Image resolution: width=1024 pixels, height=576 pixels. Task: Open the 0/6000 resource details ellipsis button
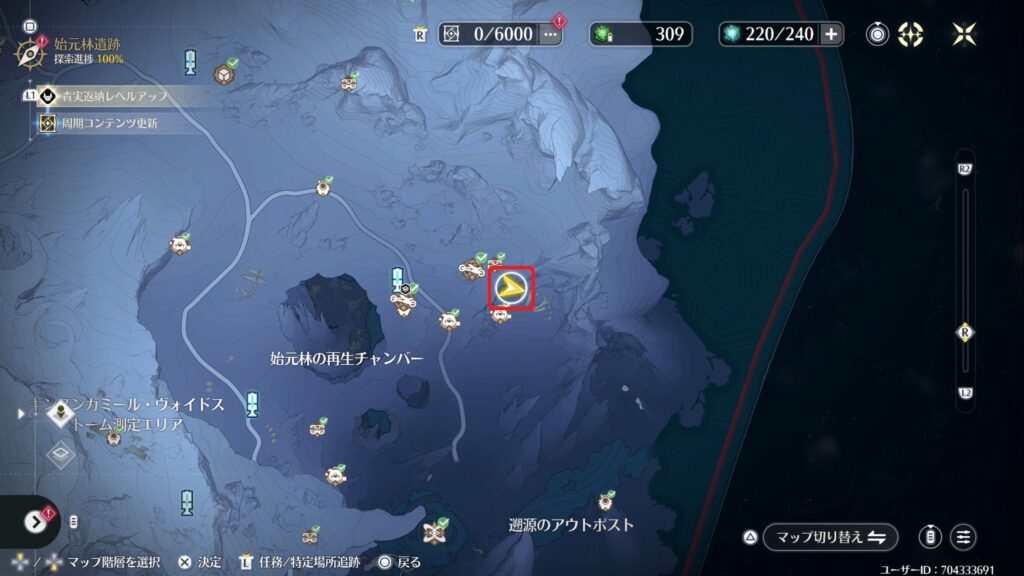click(x=550, y=34)
